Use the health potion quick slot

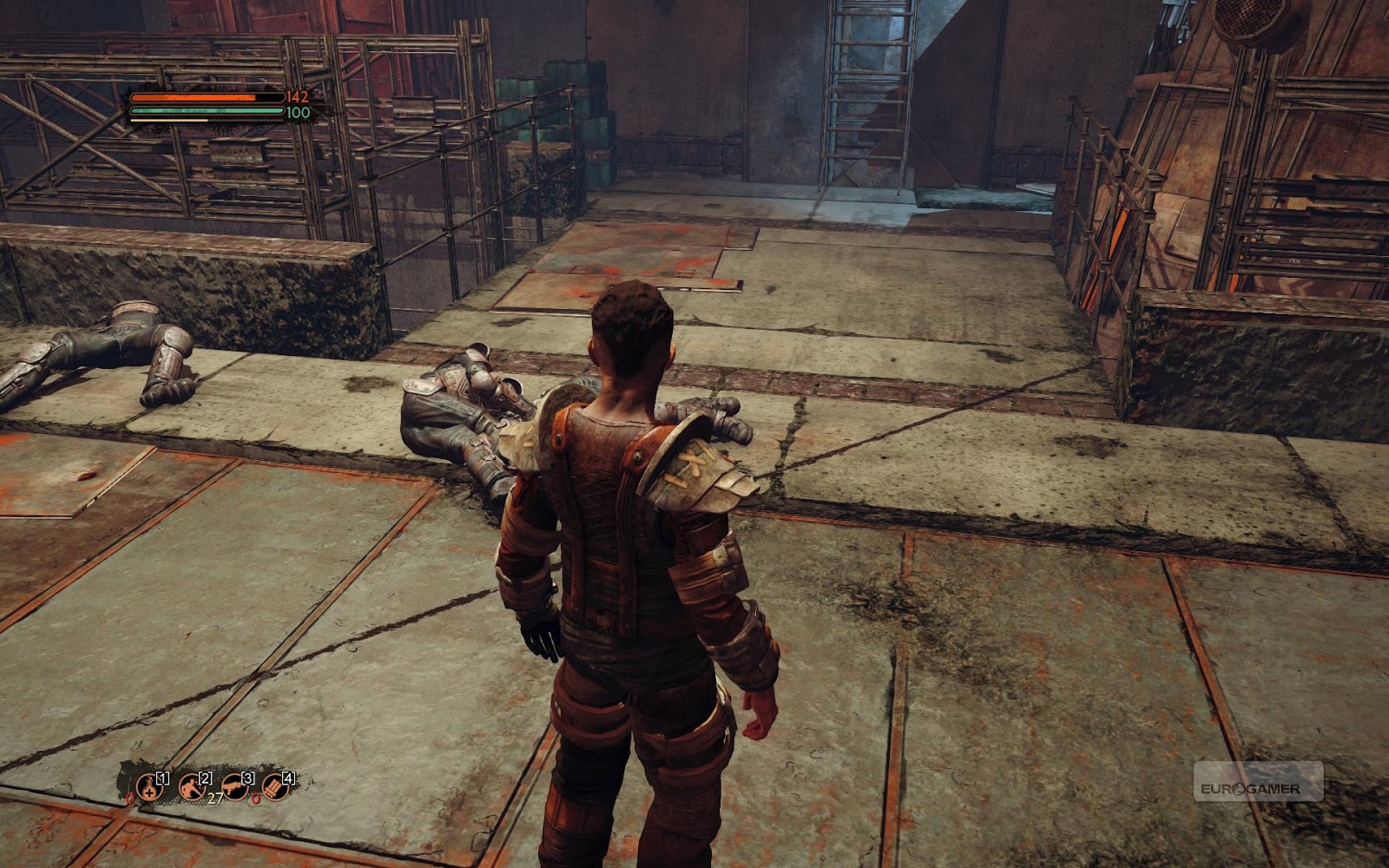pyautogui.click(x=149, y=787)
